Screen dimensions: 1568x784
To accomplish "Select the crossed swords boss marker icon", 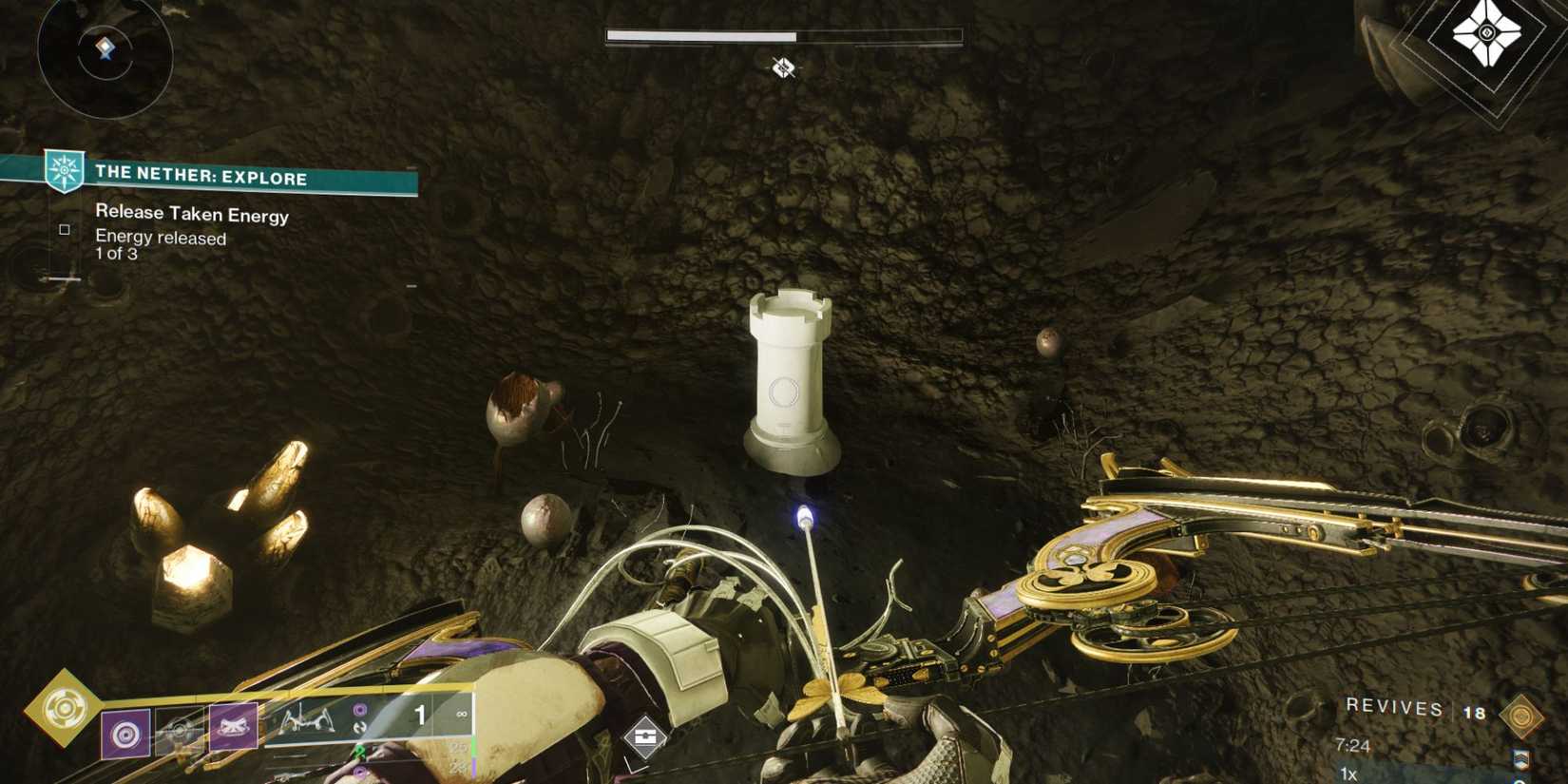I will 783,68.
